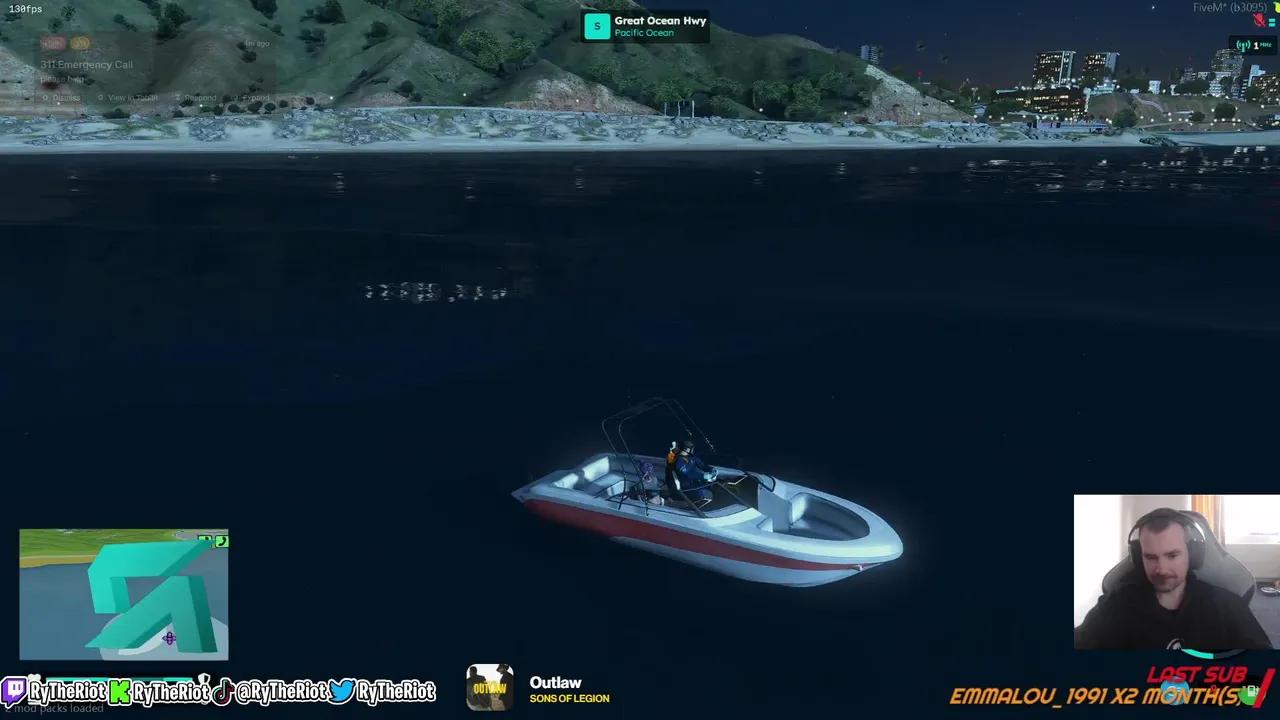Expand the 311 Emergency Call notification

tap(255, 98)
